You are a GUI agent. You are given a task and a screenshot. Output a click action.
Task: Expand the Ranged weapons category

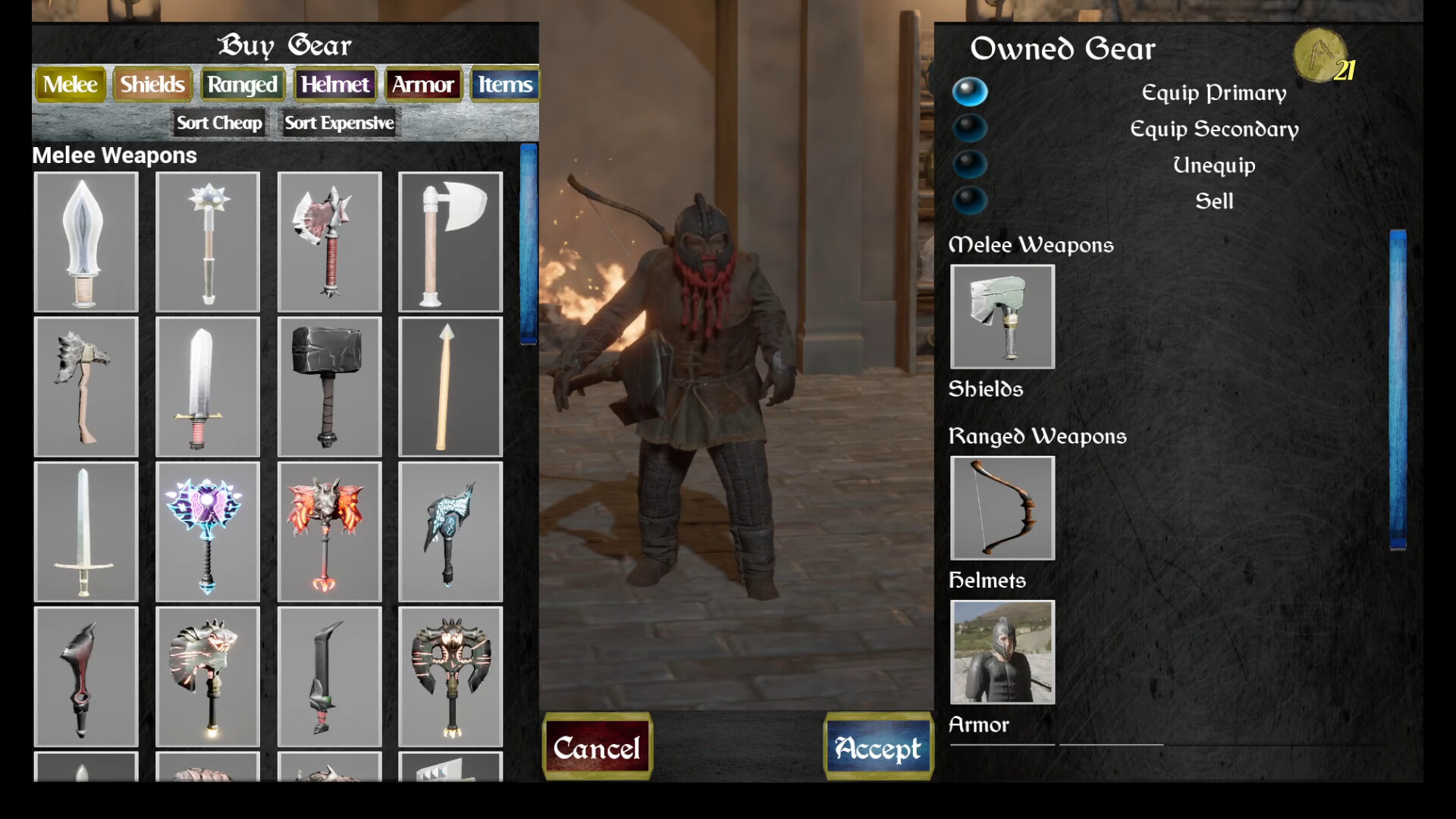pyautogui.click(x=1037, y=436)
